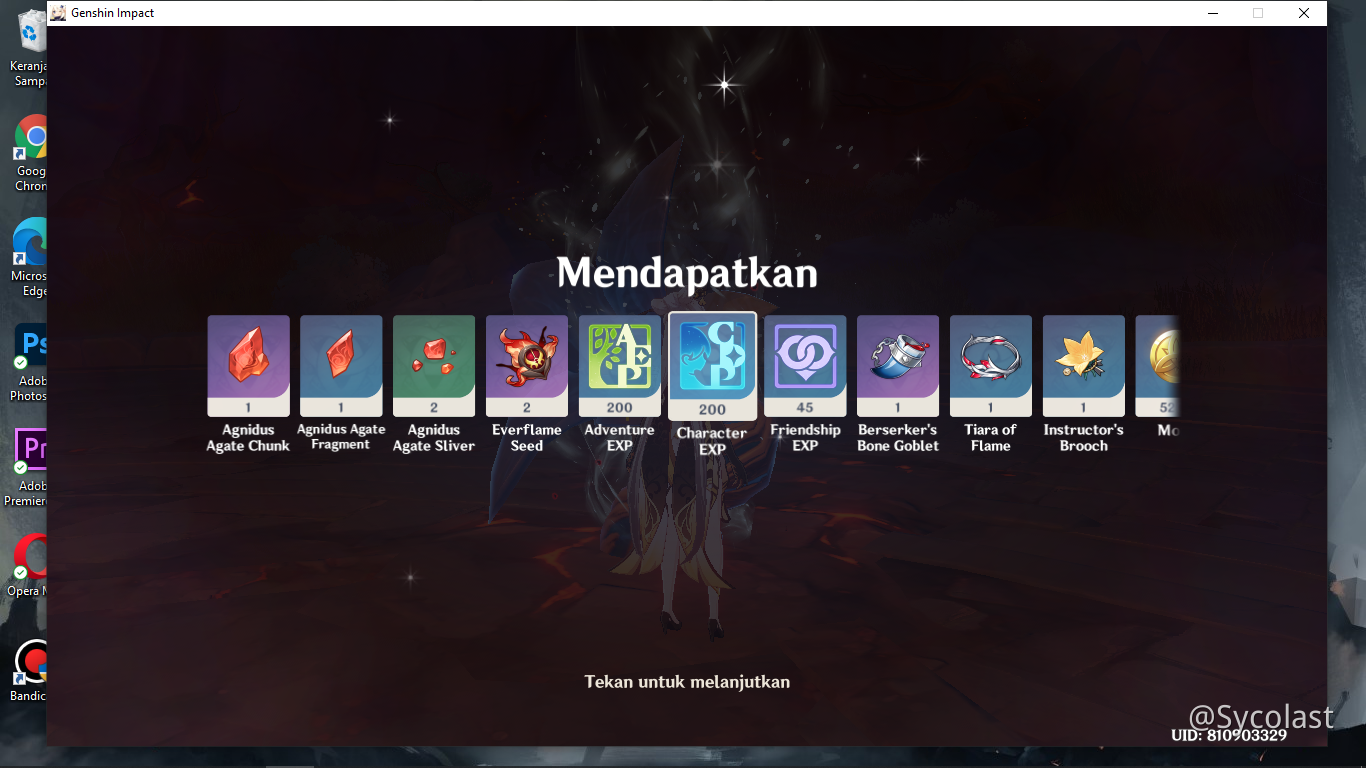Click the Agnidus Agate Fragment item

[340, 365]
